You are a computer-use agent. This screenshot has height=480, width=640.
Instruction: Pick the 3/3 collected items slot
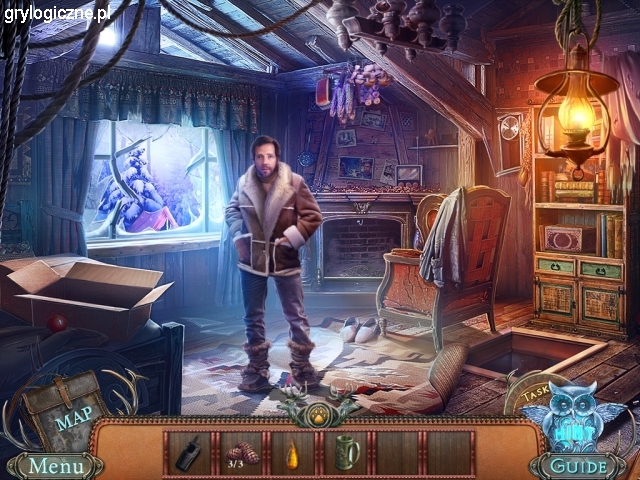click(241, 453)
